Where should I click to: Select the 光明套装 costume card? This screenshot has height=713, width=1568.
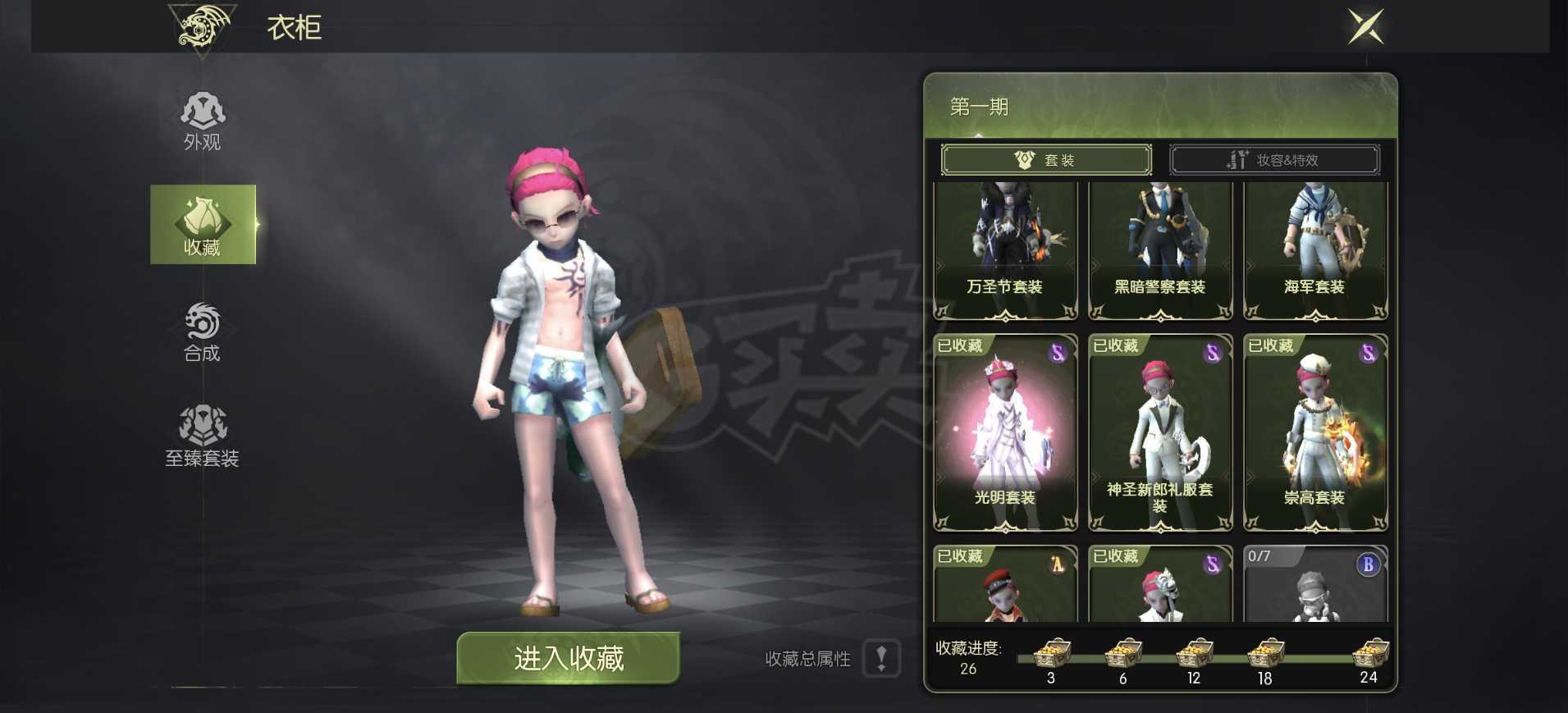coord(1005,433)
